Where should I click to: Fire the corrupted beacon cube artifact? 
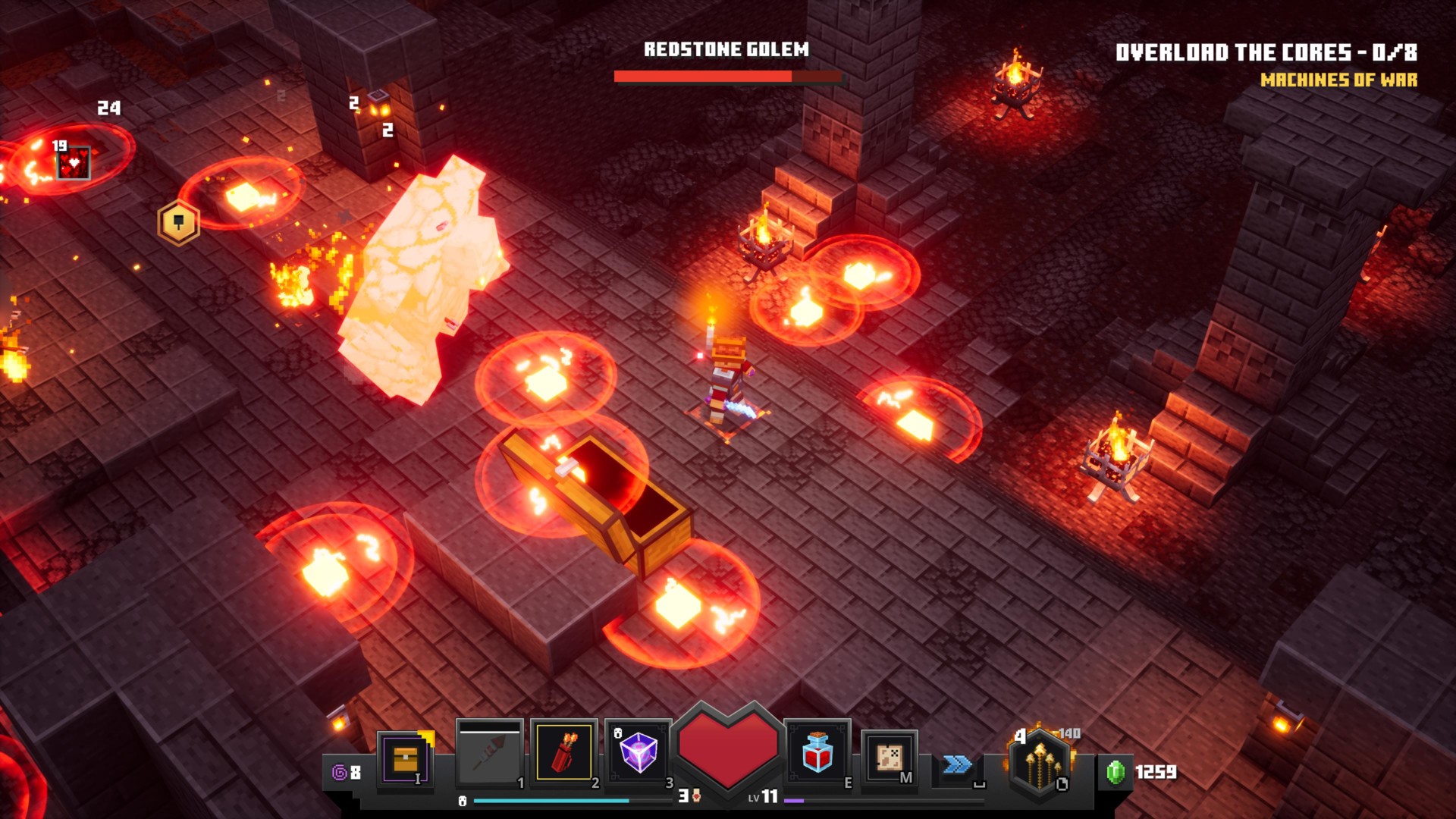point(638,753)
